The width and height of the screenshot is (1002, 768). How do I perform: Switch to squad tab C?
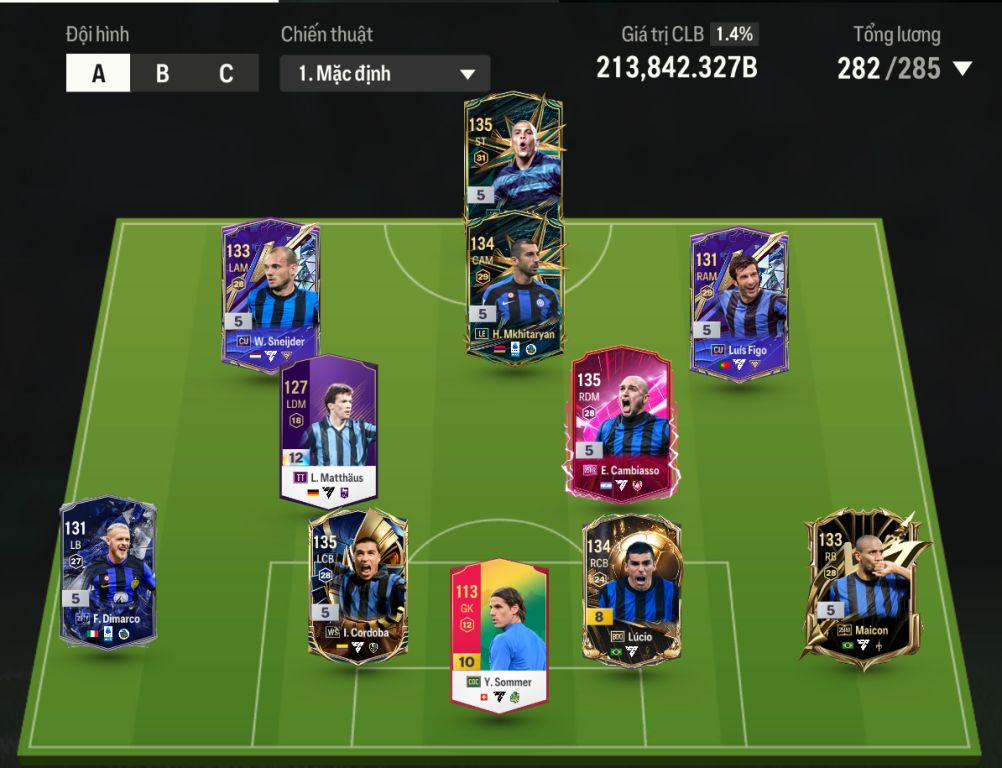coord(226,74)
